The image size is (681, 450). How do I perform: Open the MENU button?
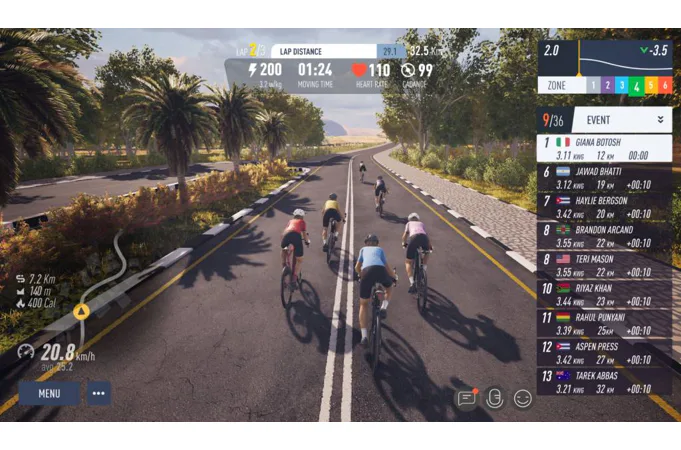49,393
